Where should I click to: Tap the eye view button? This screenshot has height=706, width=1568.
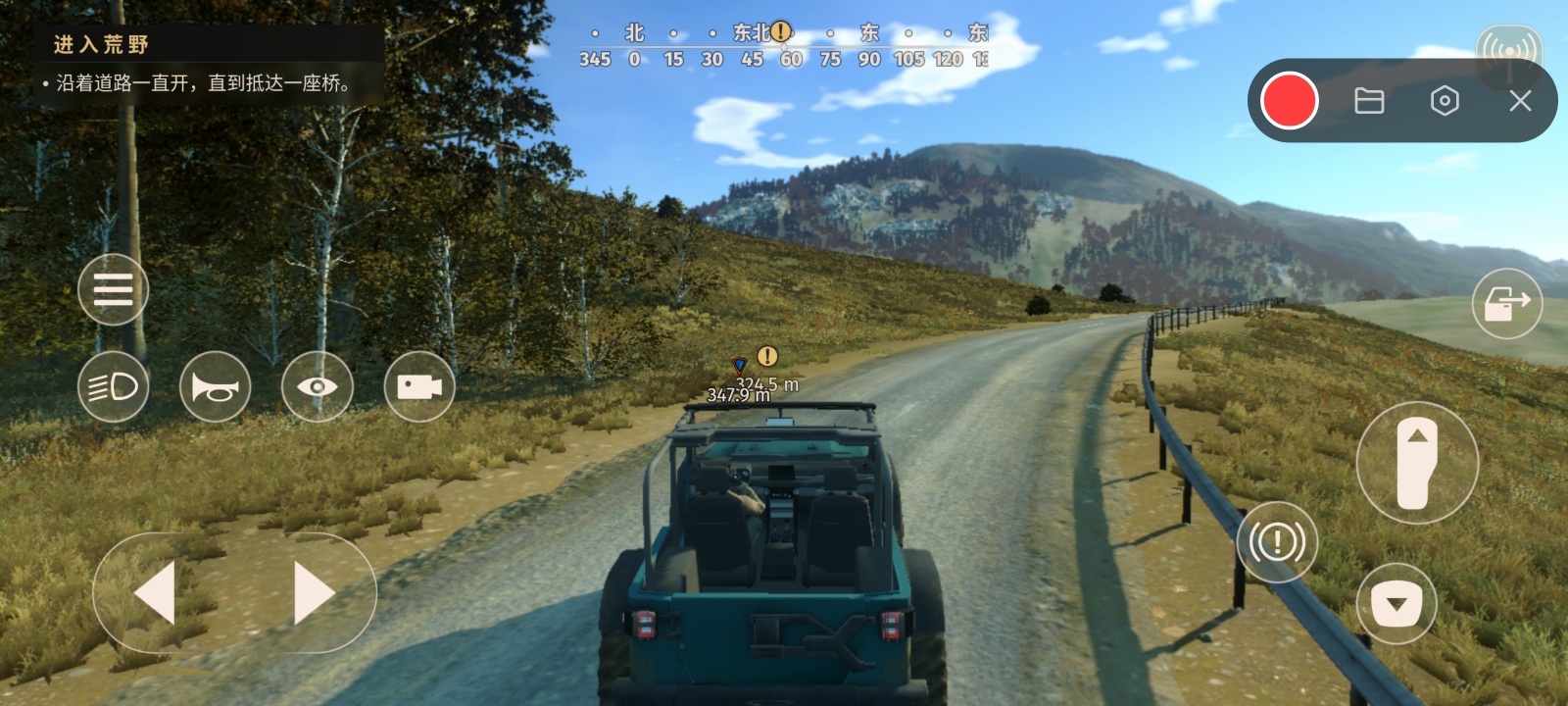click(x=317, y=387)
